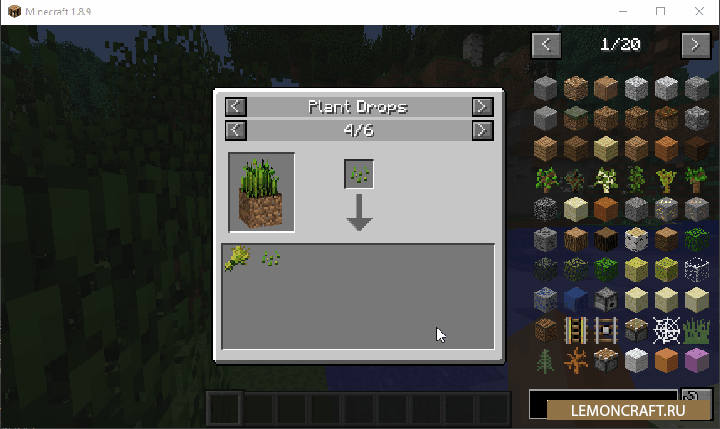Choose the magenta wool block
The height and width of the screenshot is (429, 720).
(696, 360)
